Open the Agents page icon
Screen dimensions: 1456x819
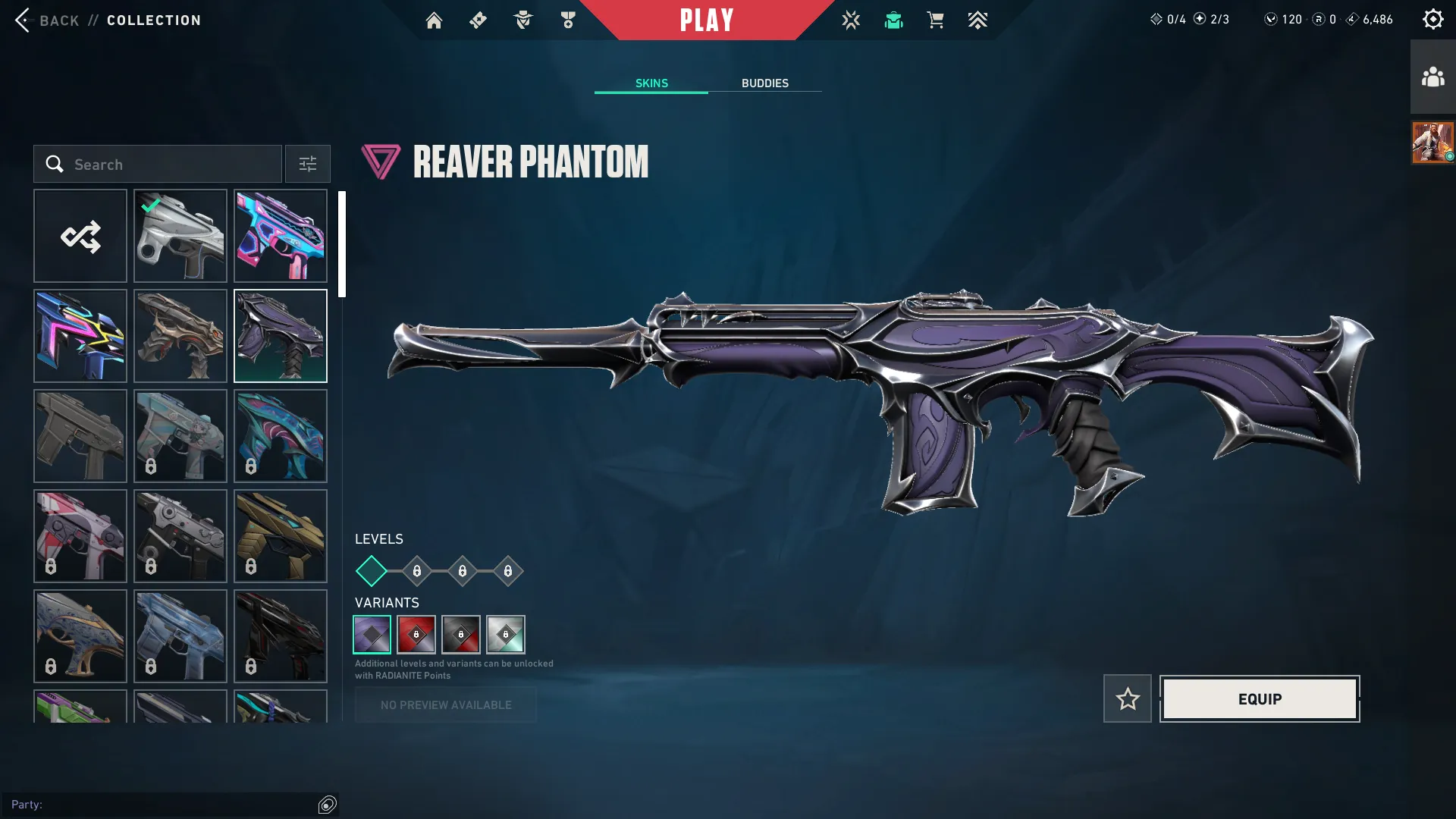[522, 20]
